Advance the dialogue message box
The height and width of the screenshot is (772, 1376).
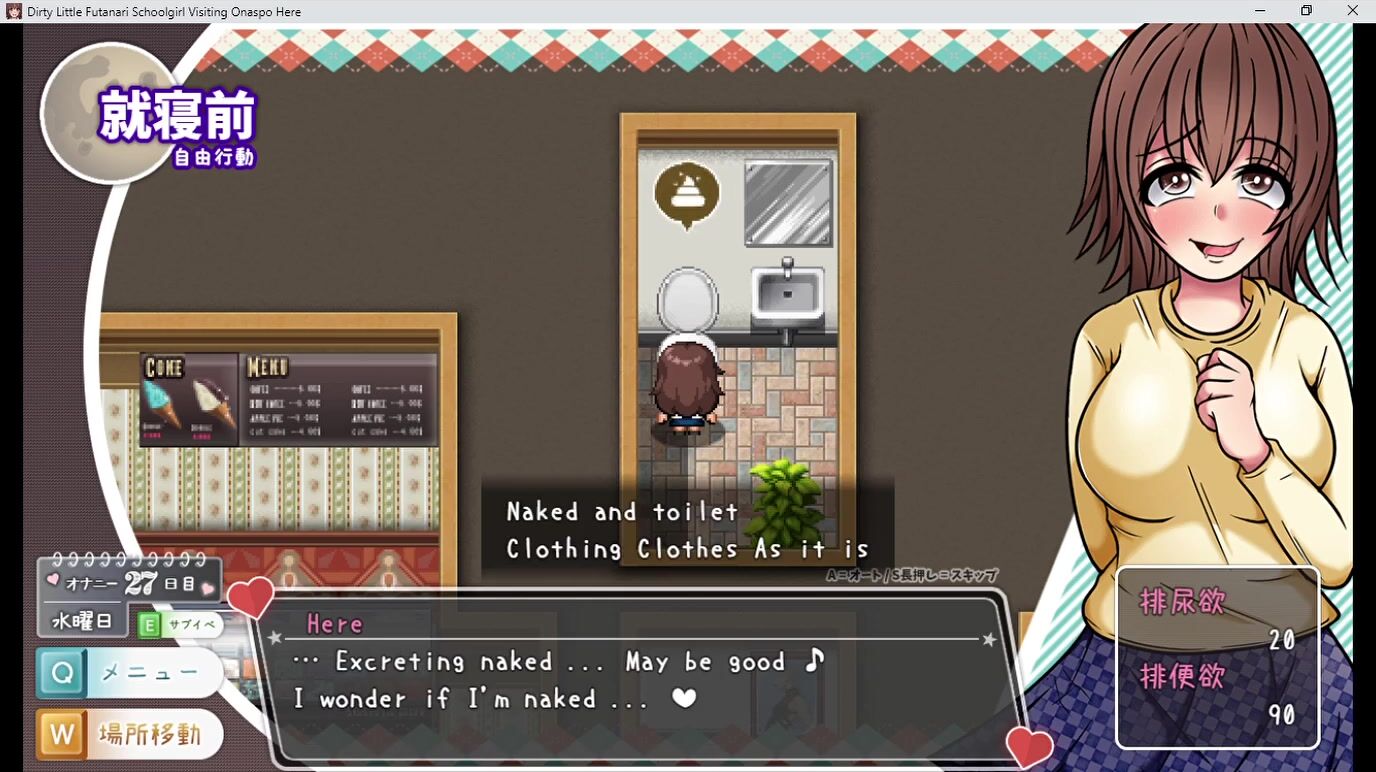pos(640,680)
